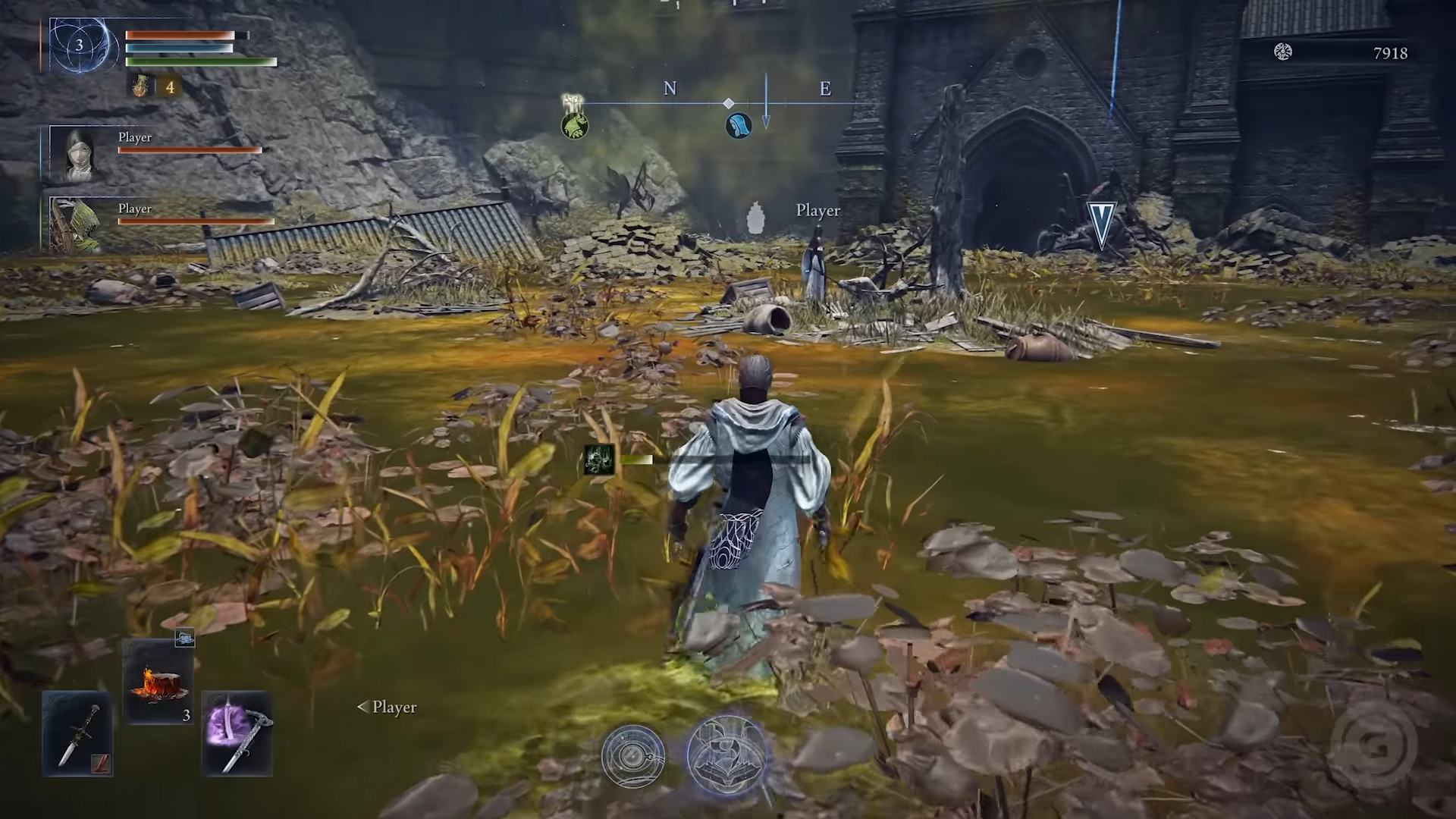Activate the left circular skill icon
The image size is (1456, 819).
(x=633, y=756)
